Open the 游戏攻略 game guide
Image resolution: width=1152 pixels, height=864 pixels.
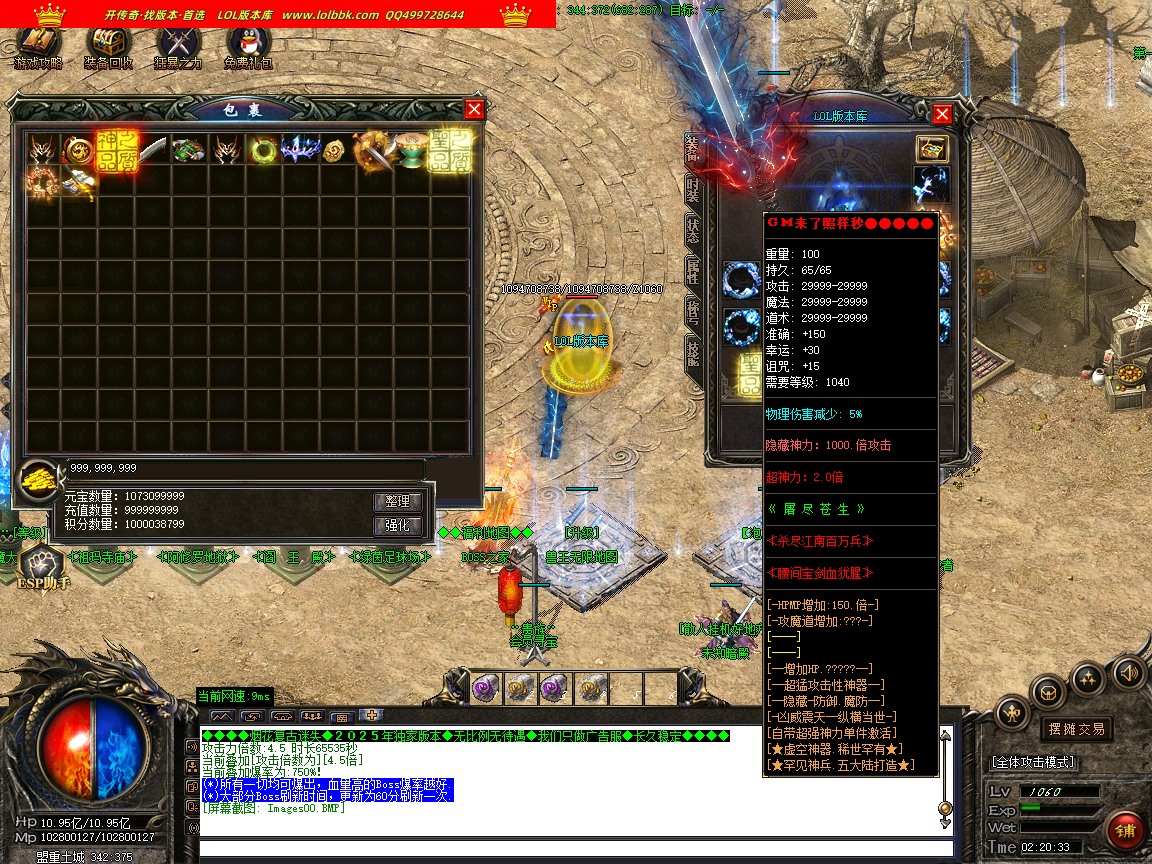[39, 46]
